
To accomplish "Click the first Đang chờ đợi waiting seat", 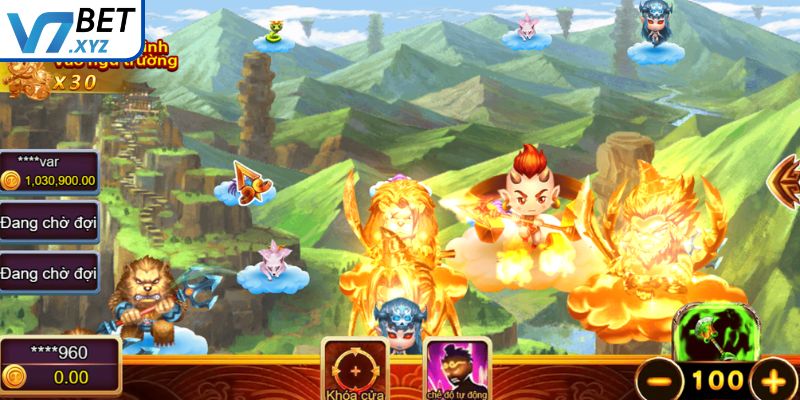I will 48,222.
